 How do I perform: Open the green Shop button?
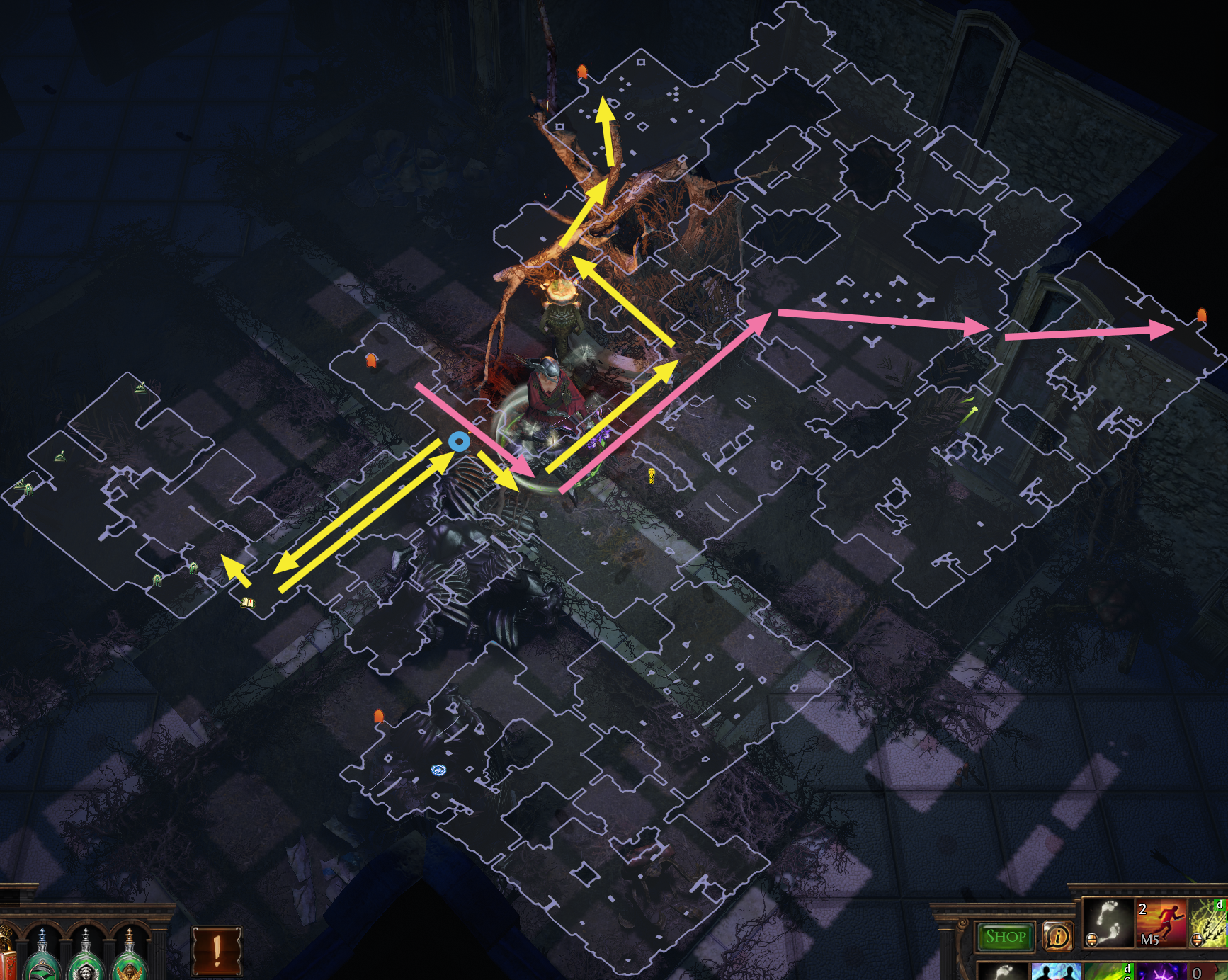tap(1005, 937)
